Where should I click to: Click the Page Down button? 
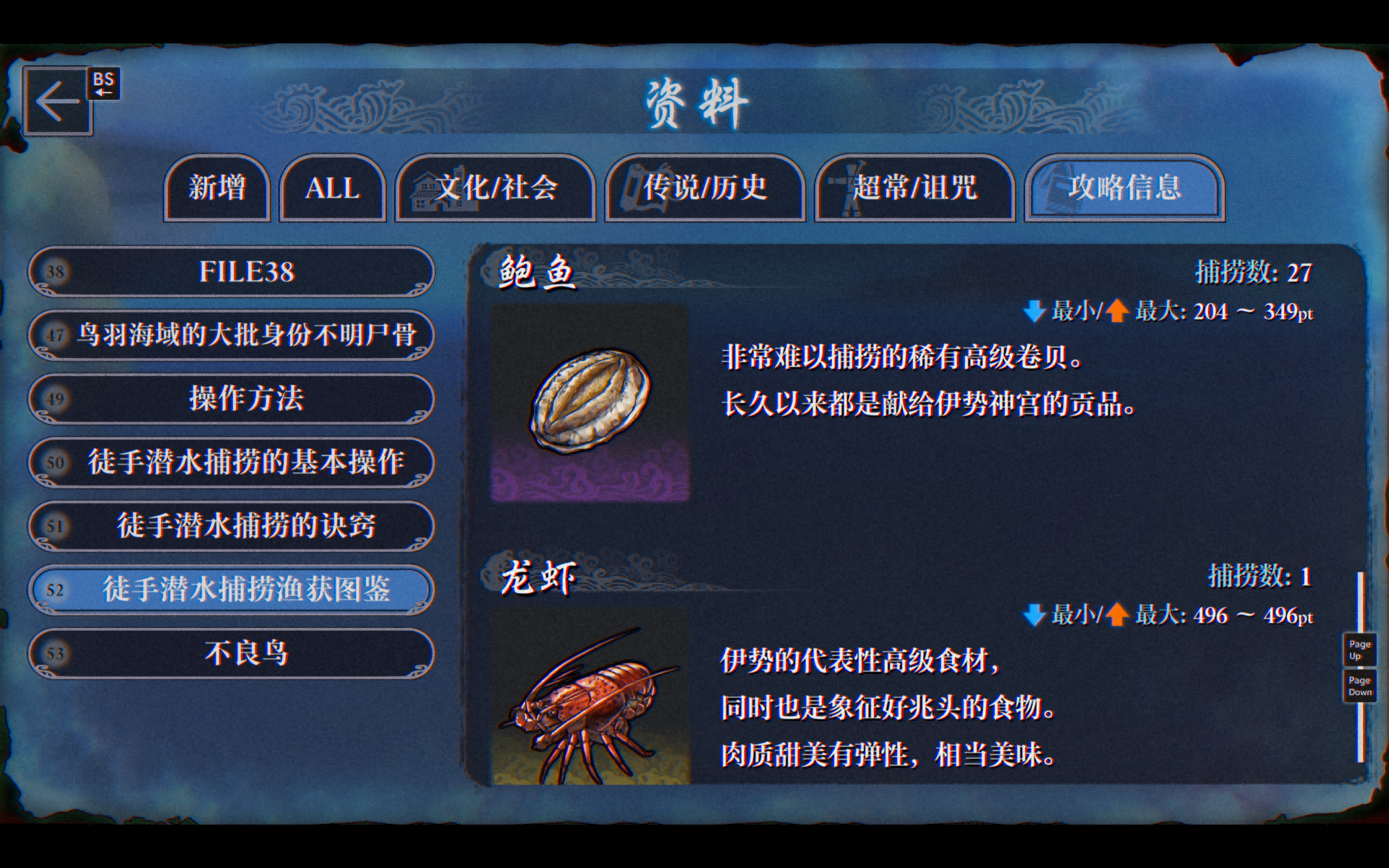1359,684
